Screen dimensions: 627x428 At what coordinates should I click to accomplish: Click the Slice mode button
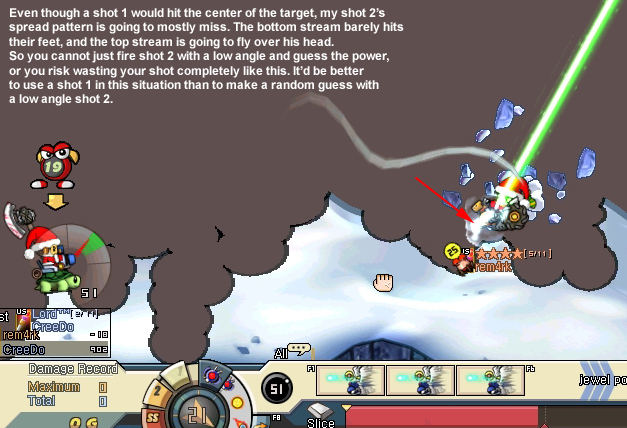pyautogui.click(x=320, y=413)
